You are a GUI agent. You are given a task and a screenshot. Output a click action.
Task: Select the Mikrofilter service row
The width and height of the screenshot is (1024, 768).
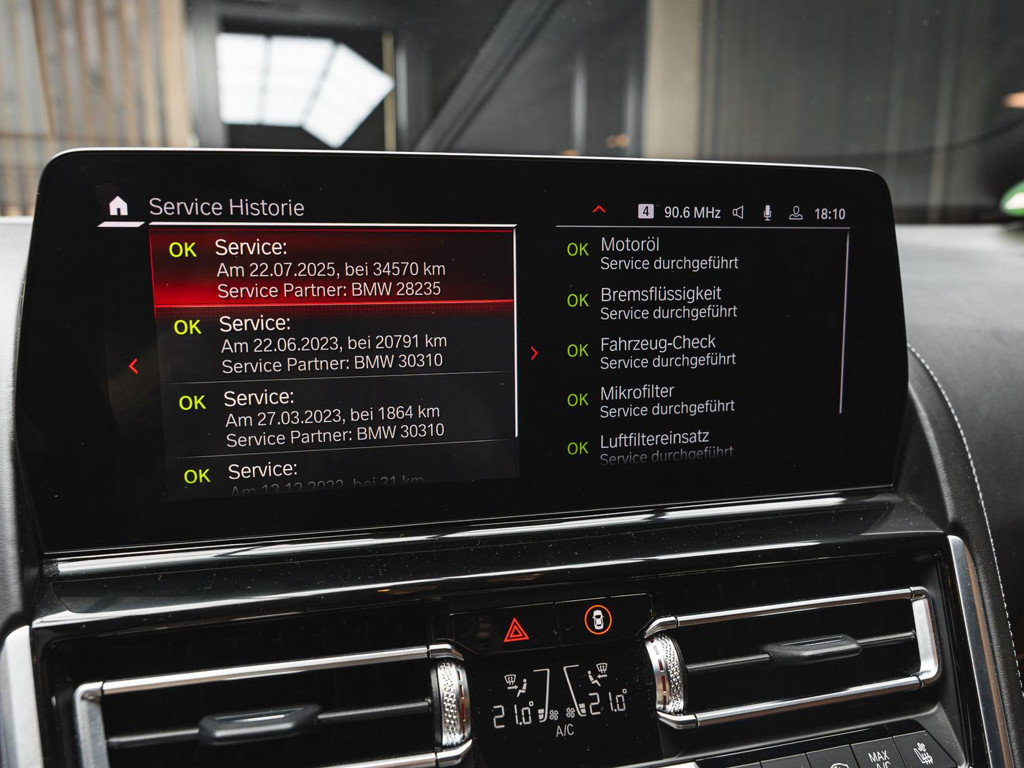click(x=666, y=400)
